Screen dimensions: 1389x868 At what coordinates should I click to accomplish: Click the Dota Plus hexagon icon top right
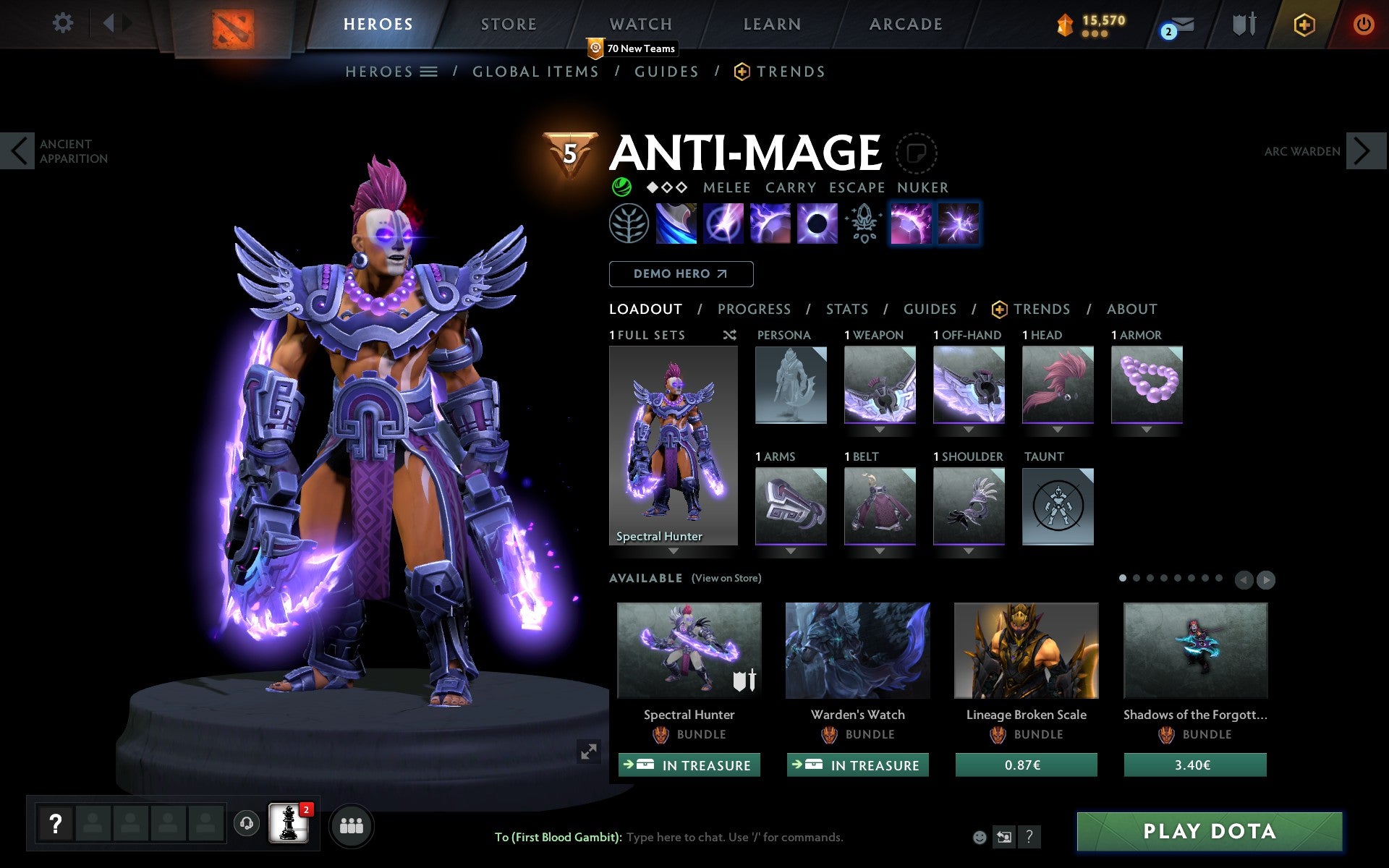(1304, 24)
